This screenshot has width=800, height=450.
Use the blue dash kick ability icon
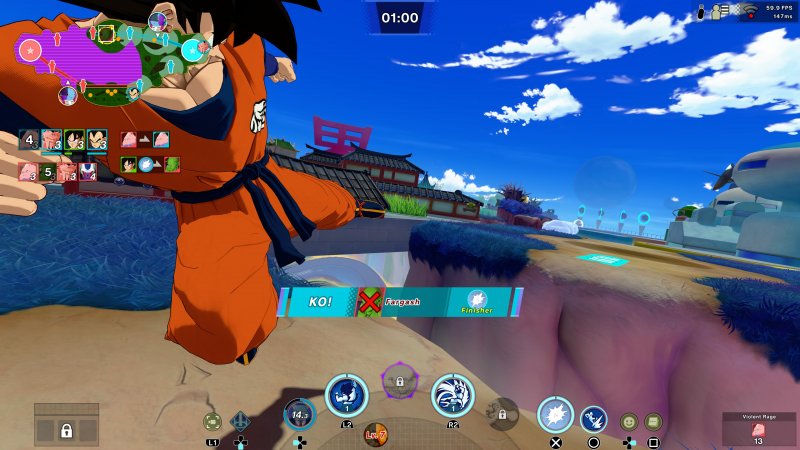click(x=594, y=418)
